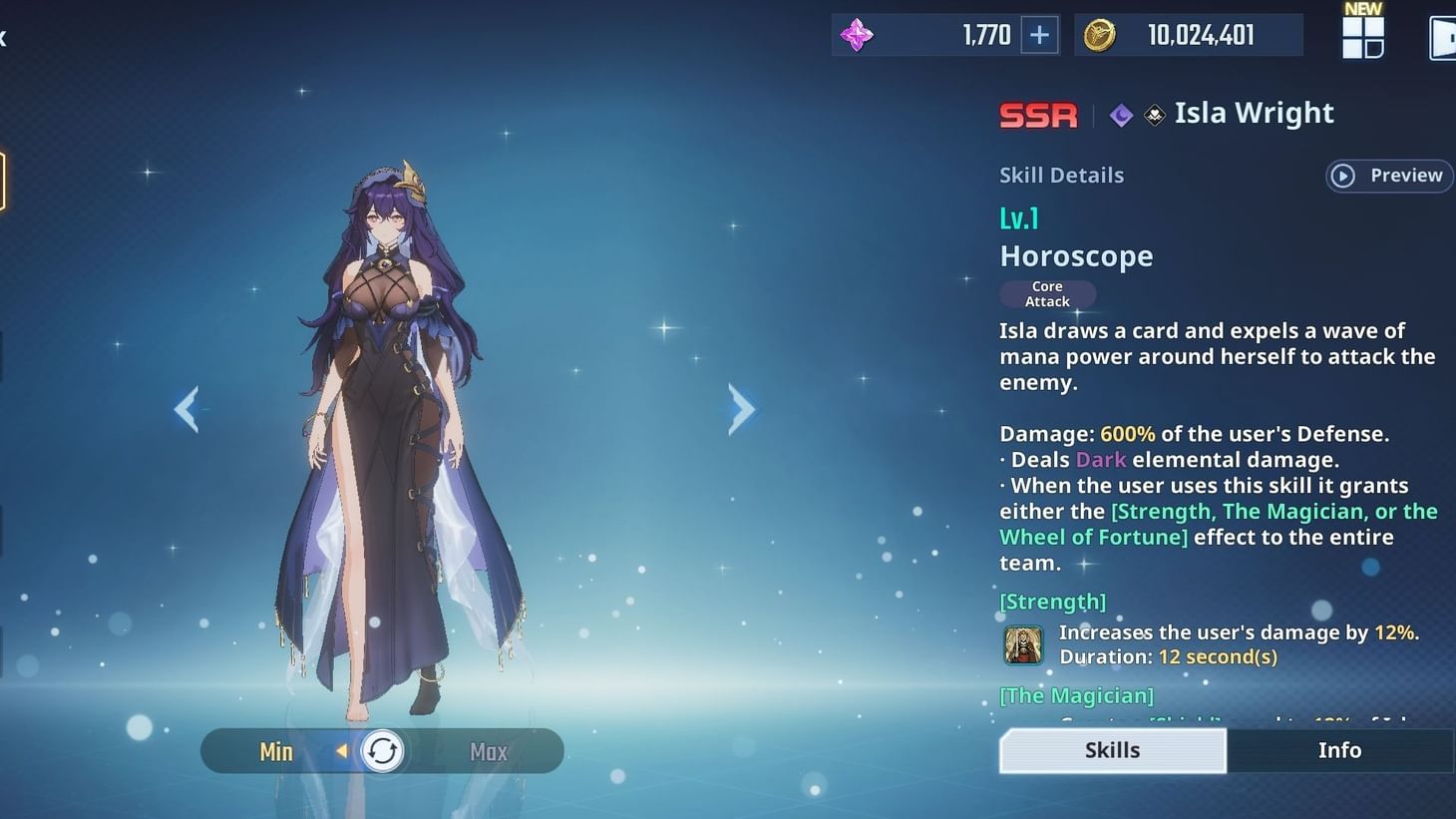Click the plus button to buy gems
Screen dimensions: 1456x819
coord(1039,35)
